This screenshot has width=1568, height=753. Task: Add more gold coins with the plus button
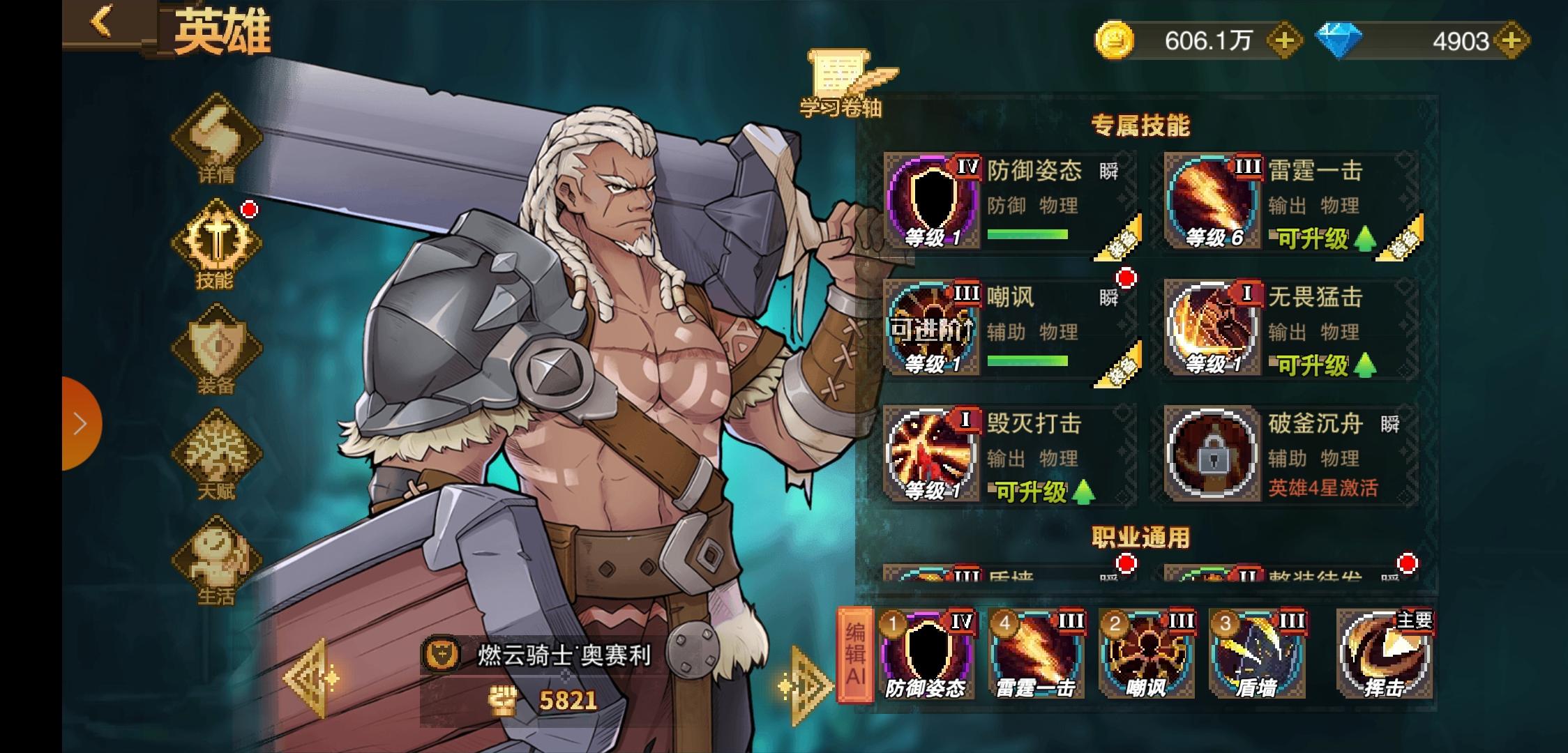coord(1284,41)
